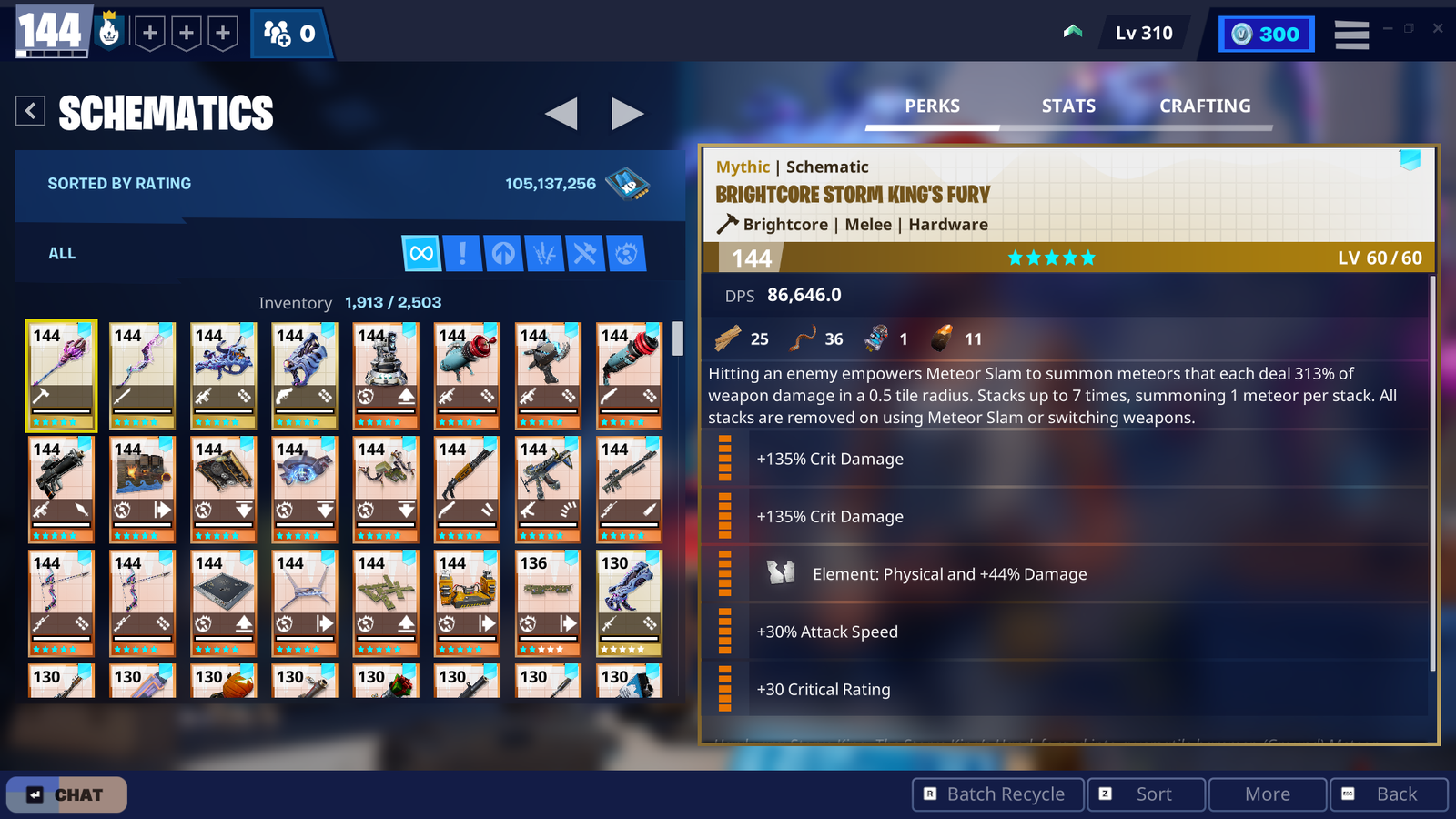Switch to the STATS tab
Viewport: 1456px width, 819px height.
tap(1067, 106)
